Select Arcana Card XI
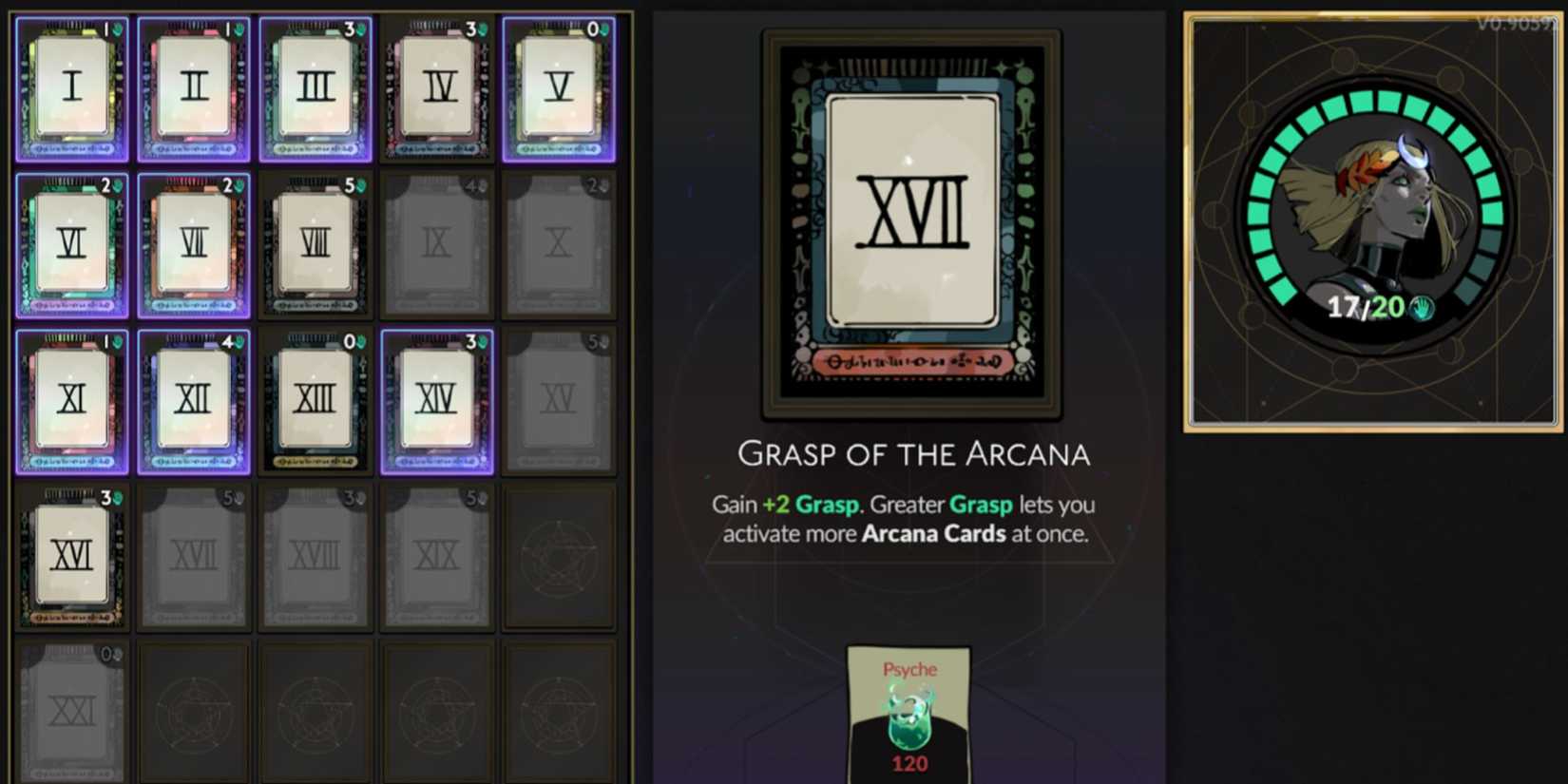This screenshot has width=1568, height=784. [x=71, y=399]
